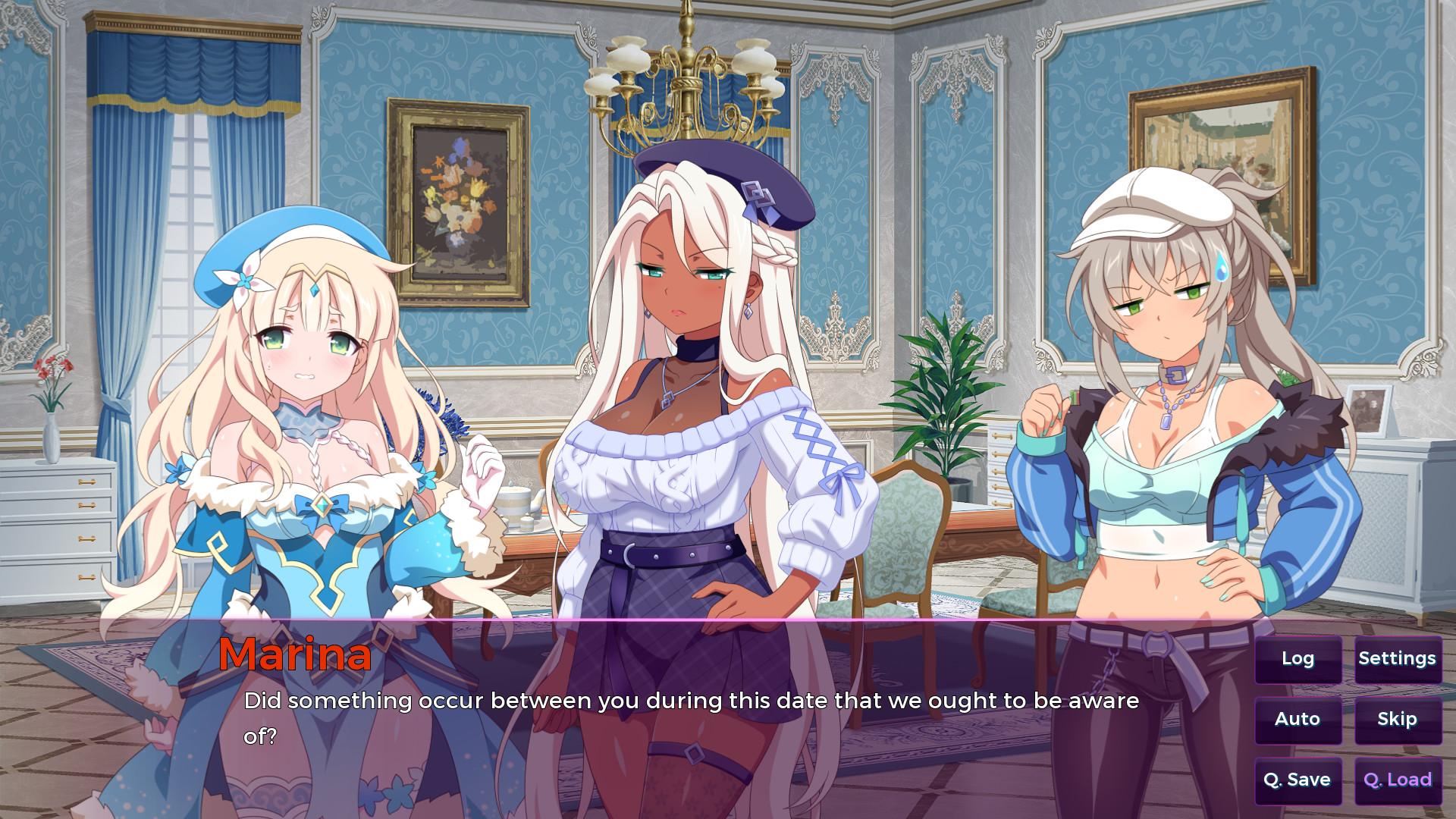The width and height of the screenshot is (1456, 819).
Task: Load a save using Q. Load
Action: [x=1398, y=779]
